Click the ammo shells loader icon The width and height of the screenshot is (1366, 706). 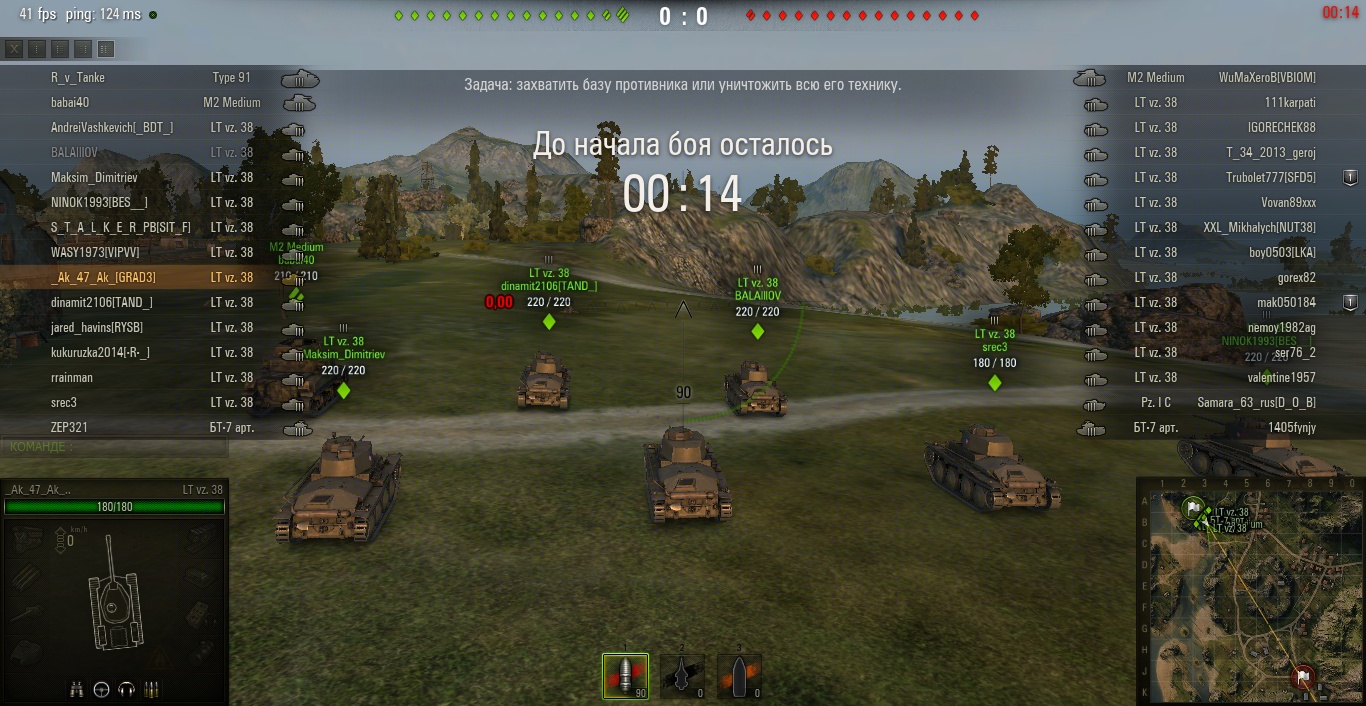point(152,689)
